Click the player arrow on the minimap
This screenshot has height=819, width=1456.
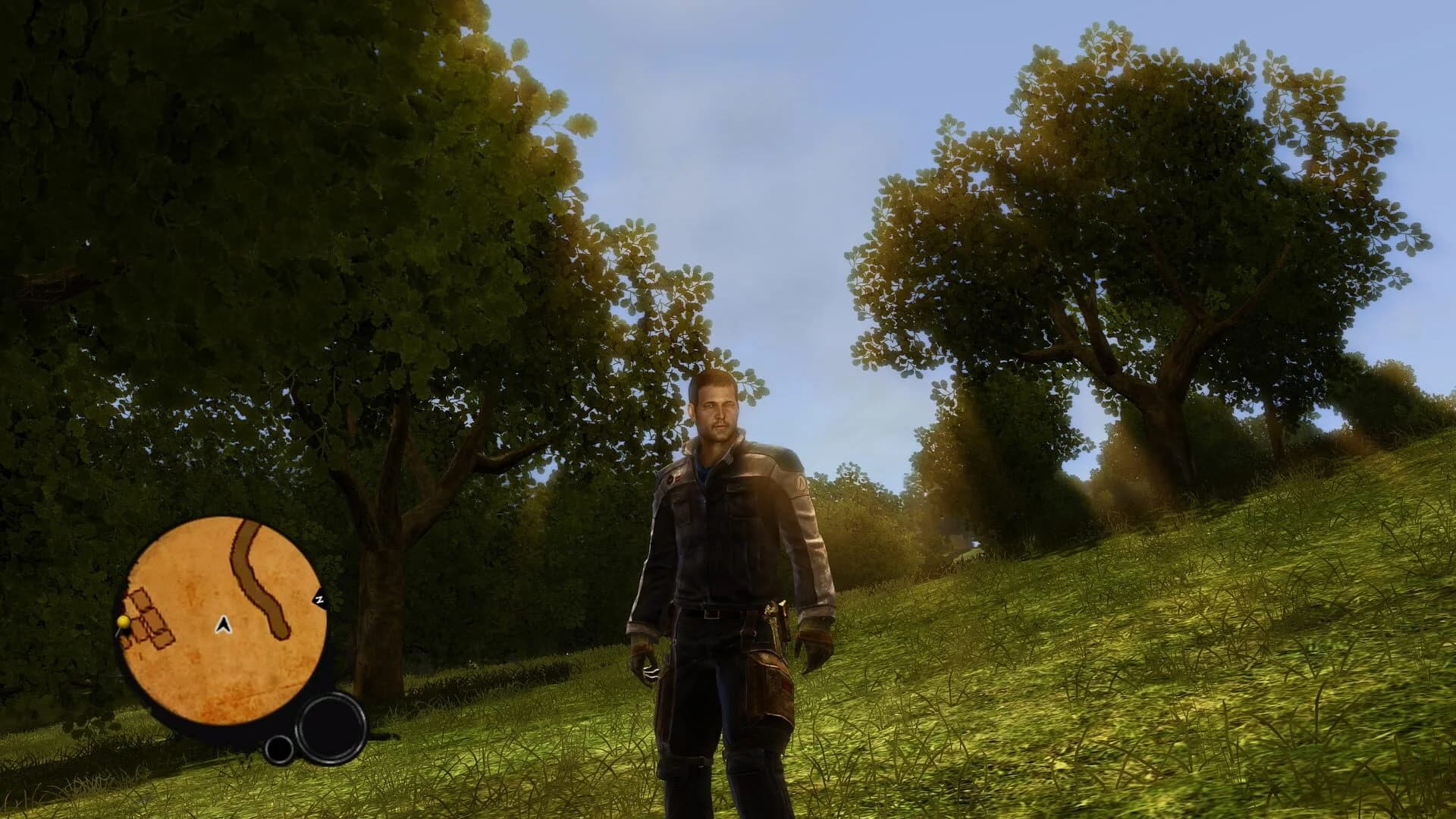[x=224, y=626]
